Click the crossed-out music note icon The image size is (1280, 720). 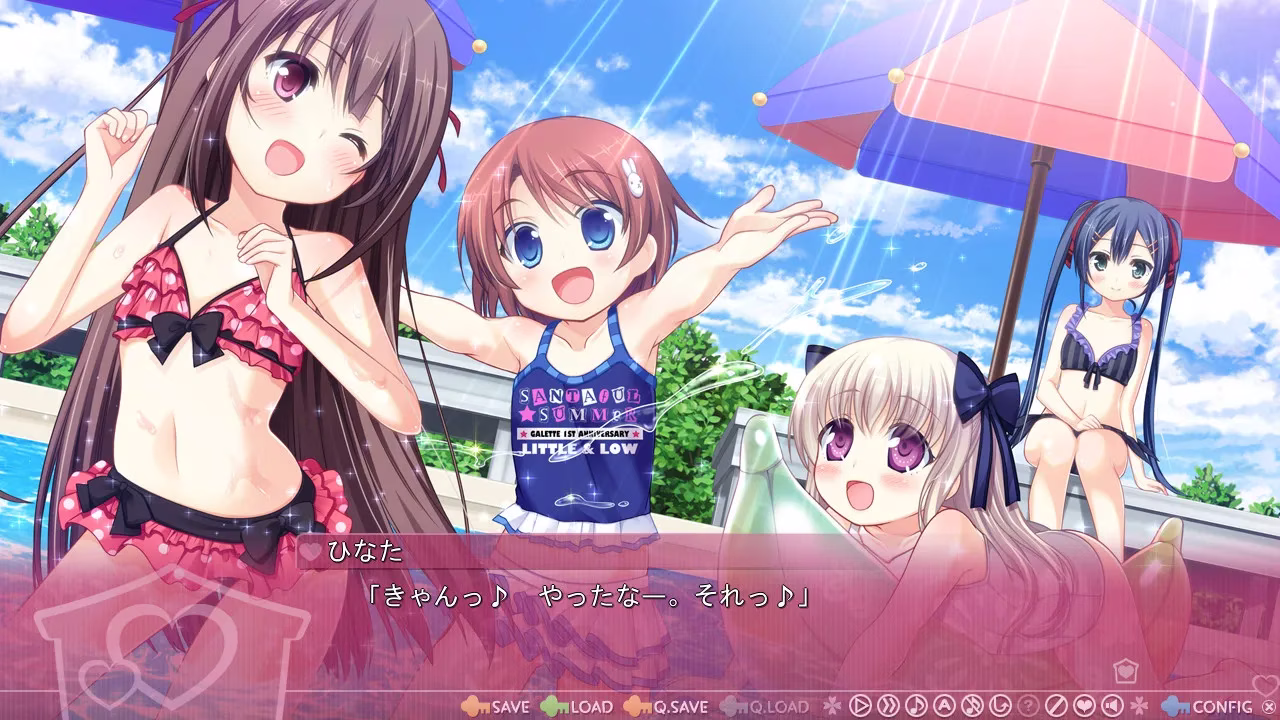pos(971,707)
